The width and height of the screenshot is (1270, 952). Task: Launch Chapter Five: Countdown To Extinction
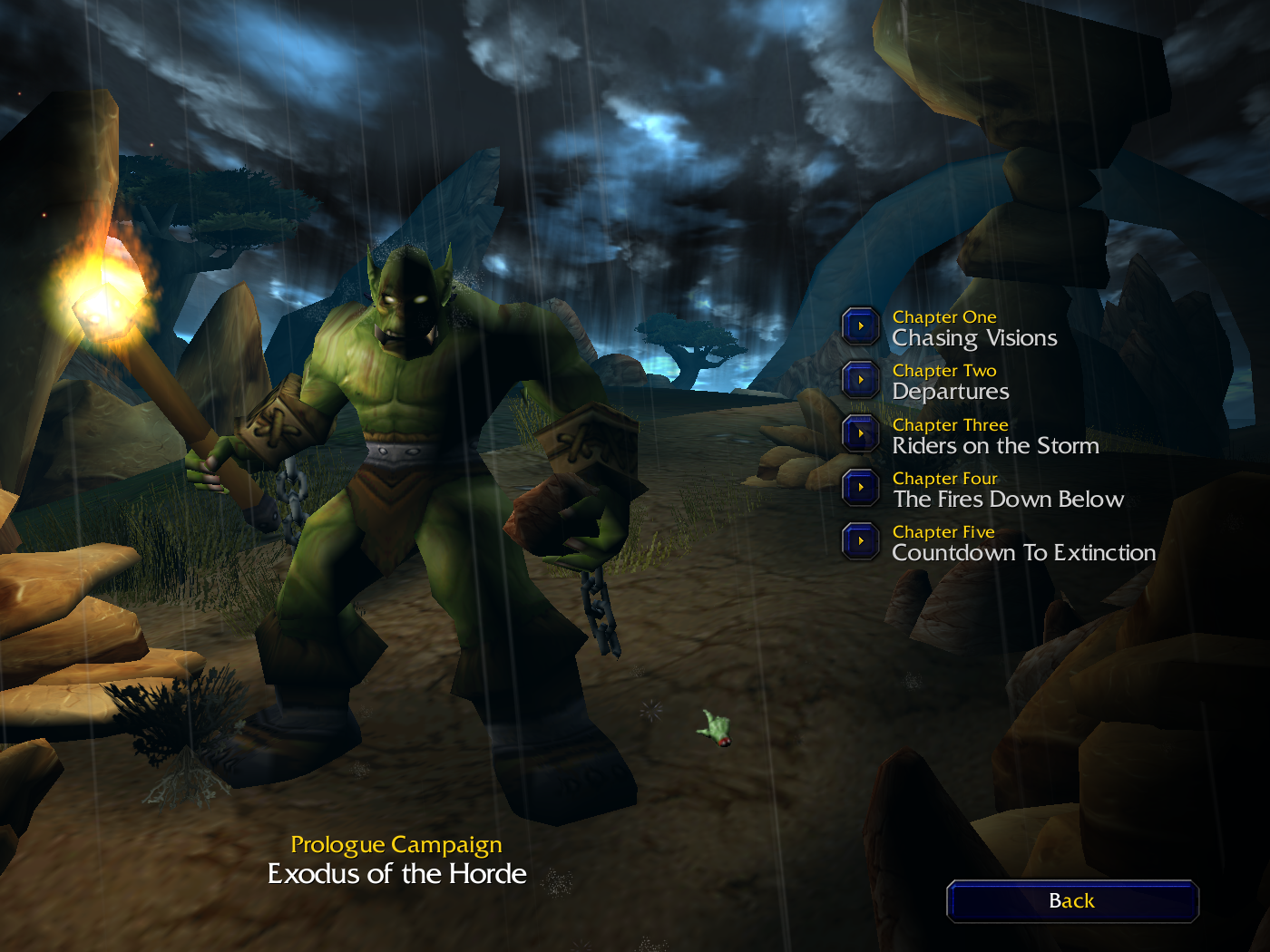coord(861,541)
